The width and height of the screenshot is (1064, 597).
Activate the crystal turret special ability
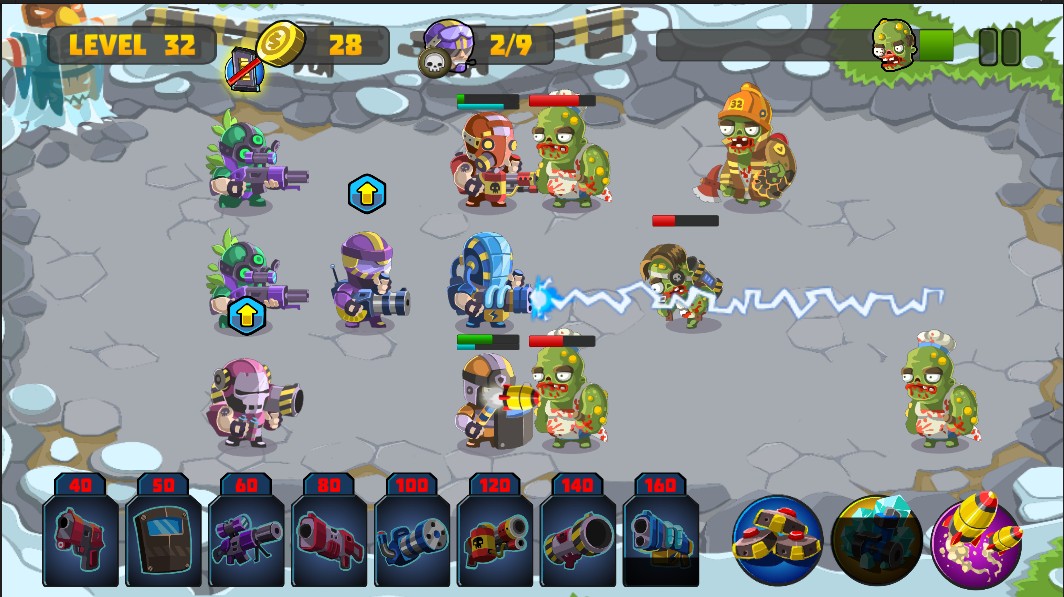point(876,541)
